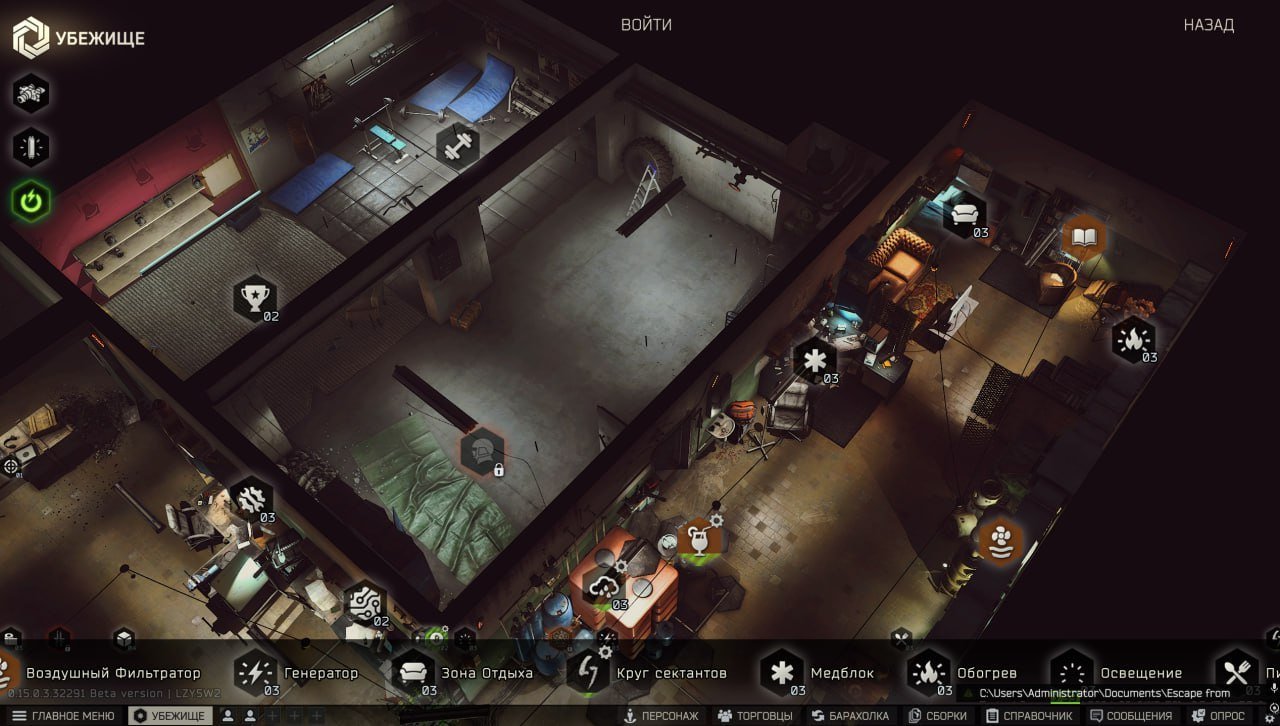Viewport: 1280px width, 726px height.
Task: Open the ТОРГОВЦЫ traders screen
Action: tap(756, 716)
